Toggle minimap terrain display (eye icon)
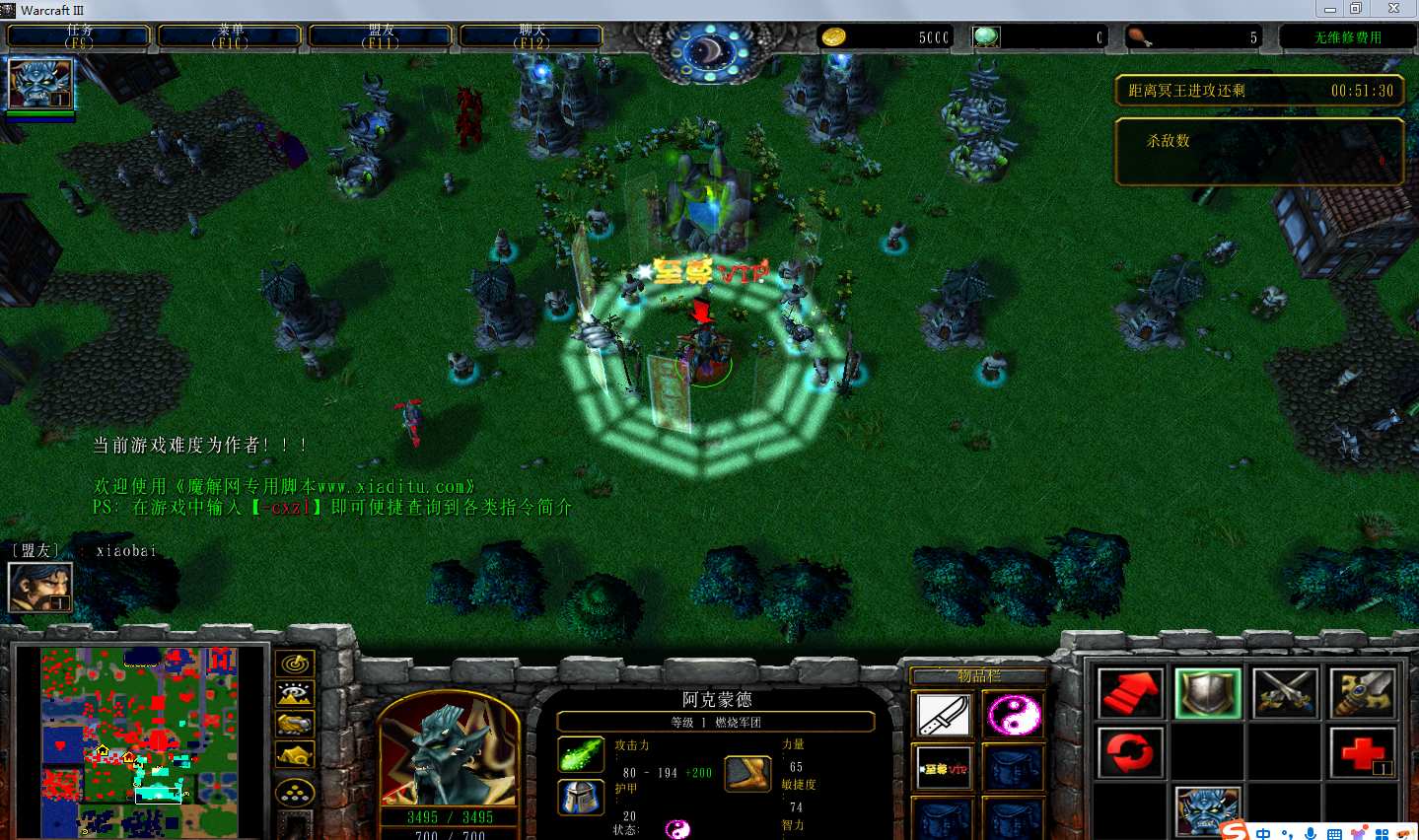 pyautogui.click(x=295, y=694)
